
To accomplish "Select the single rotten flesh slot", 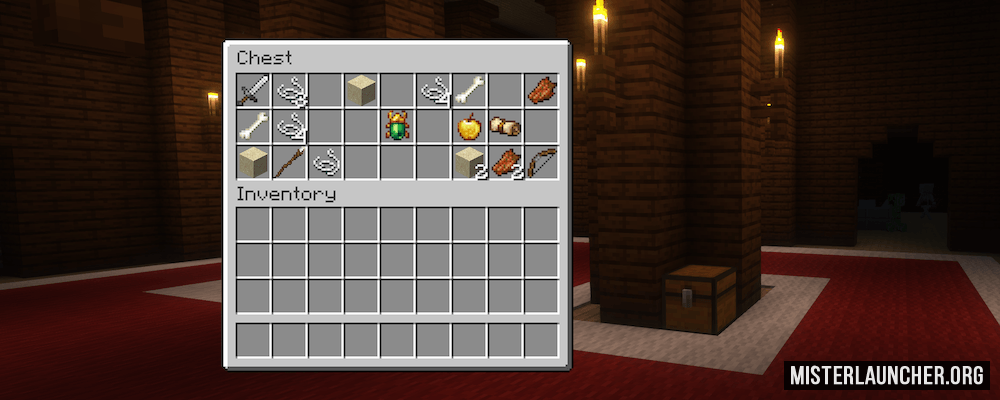I will (x=541, y=91).
